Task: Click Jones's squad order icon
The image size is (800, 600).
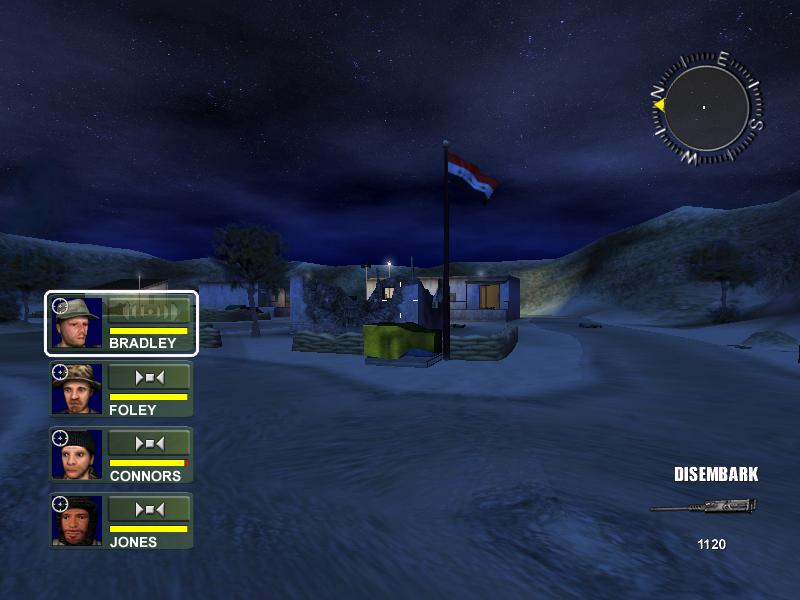Action: click(x=148, y=509)
